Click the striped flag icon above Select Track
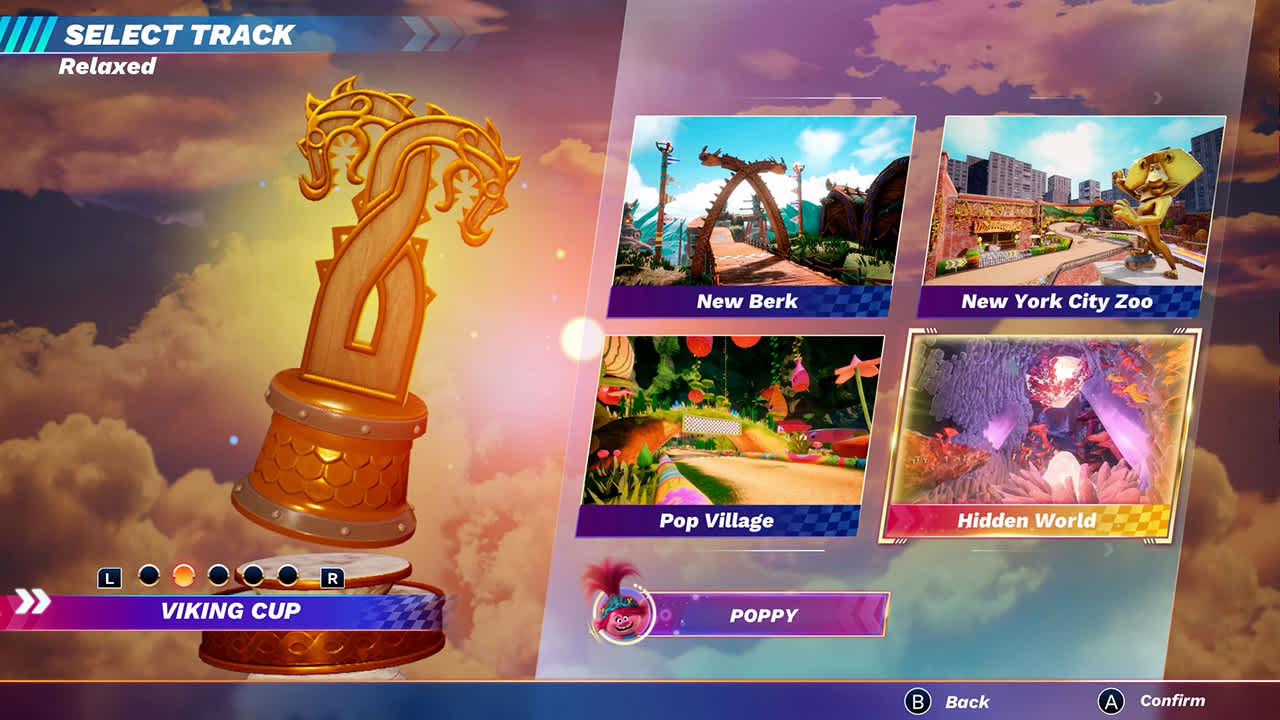1280x720 pixels. [x=27, y=33]
